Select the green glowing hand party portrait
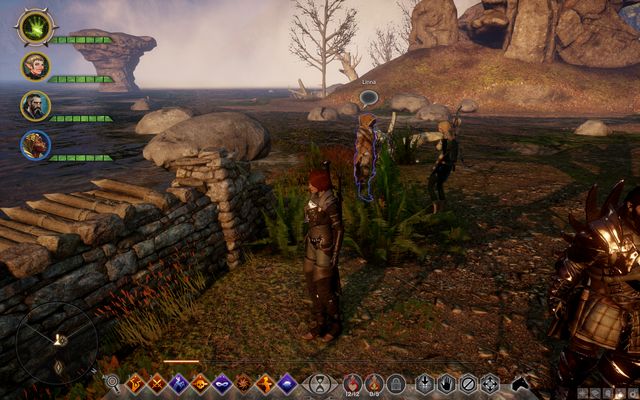The height and width of the screenshot is (400, 640). pos(36,27)
